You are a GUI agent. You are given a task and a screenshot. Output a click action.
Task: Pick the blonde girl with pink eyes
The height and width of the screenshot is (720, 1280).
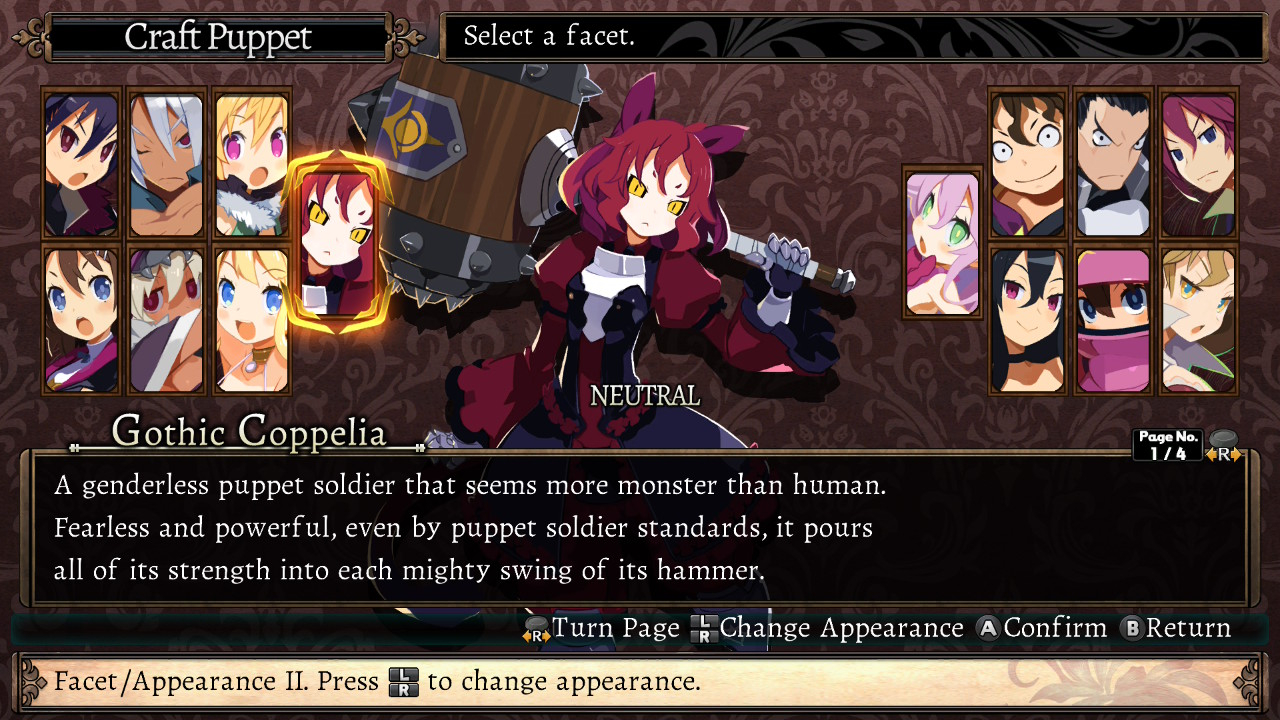pyautogui.click(x=251, y=165)
